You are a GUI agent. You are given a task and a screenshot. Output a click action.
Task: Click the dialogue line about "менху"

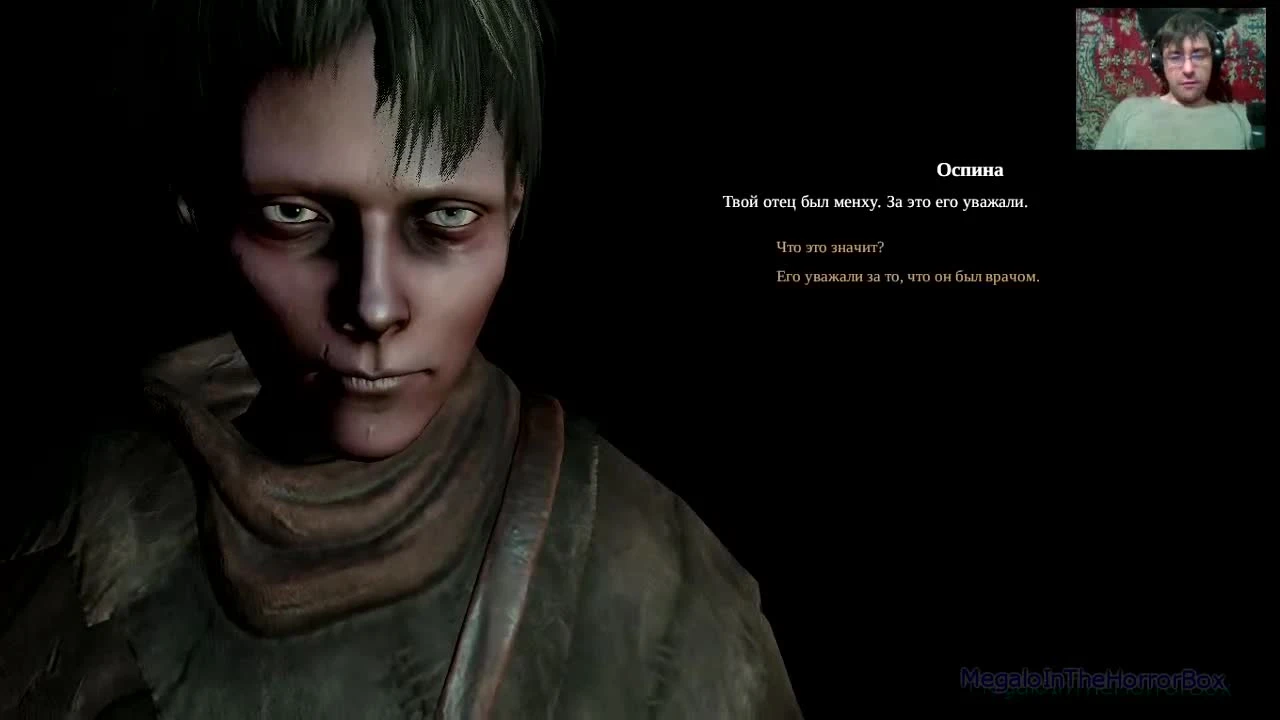(x=877, y=202)
